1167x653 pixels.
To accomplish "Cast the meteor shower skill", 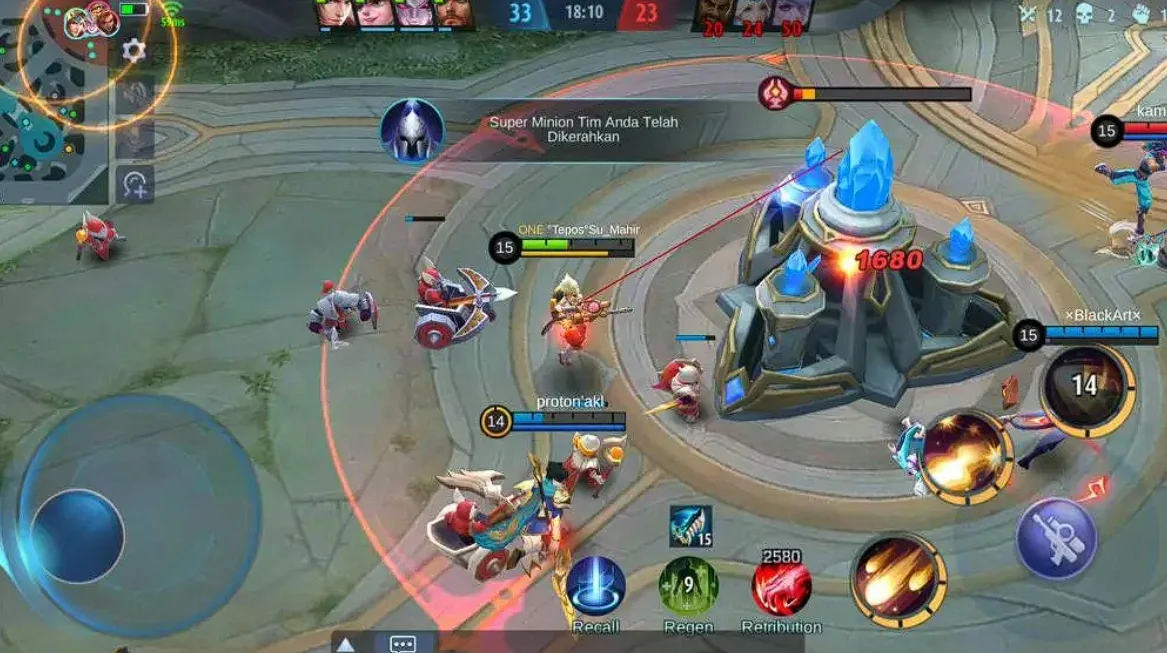I will click(x=898, y=581).
